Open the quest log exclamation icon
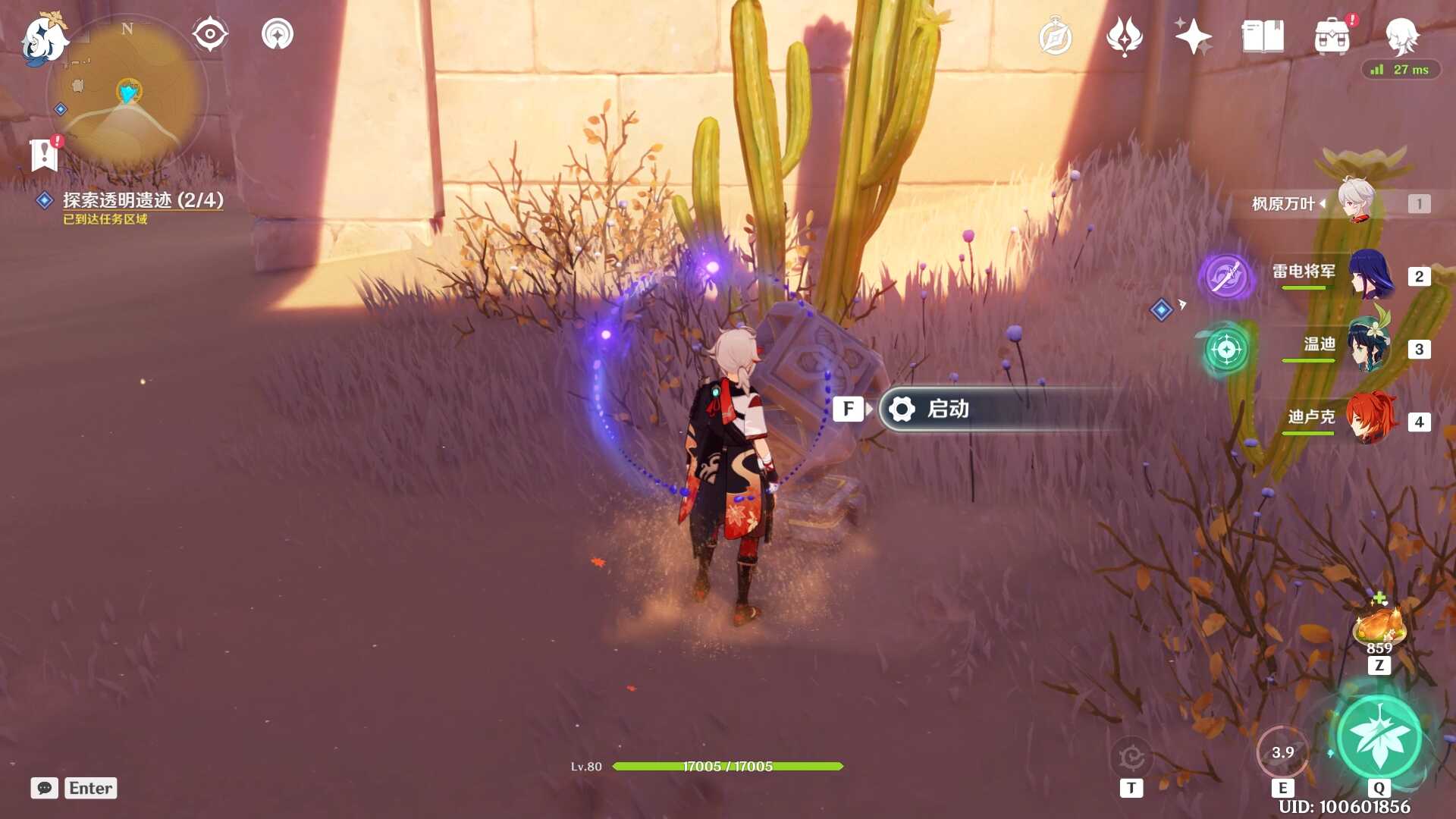1456x819 pixels. coord(45,154)
